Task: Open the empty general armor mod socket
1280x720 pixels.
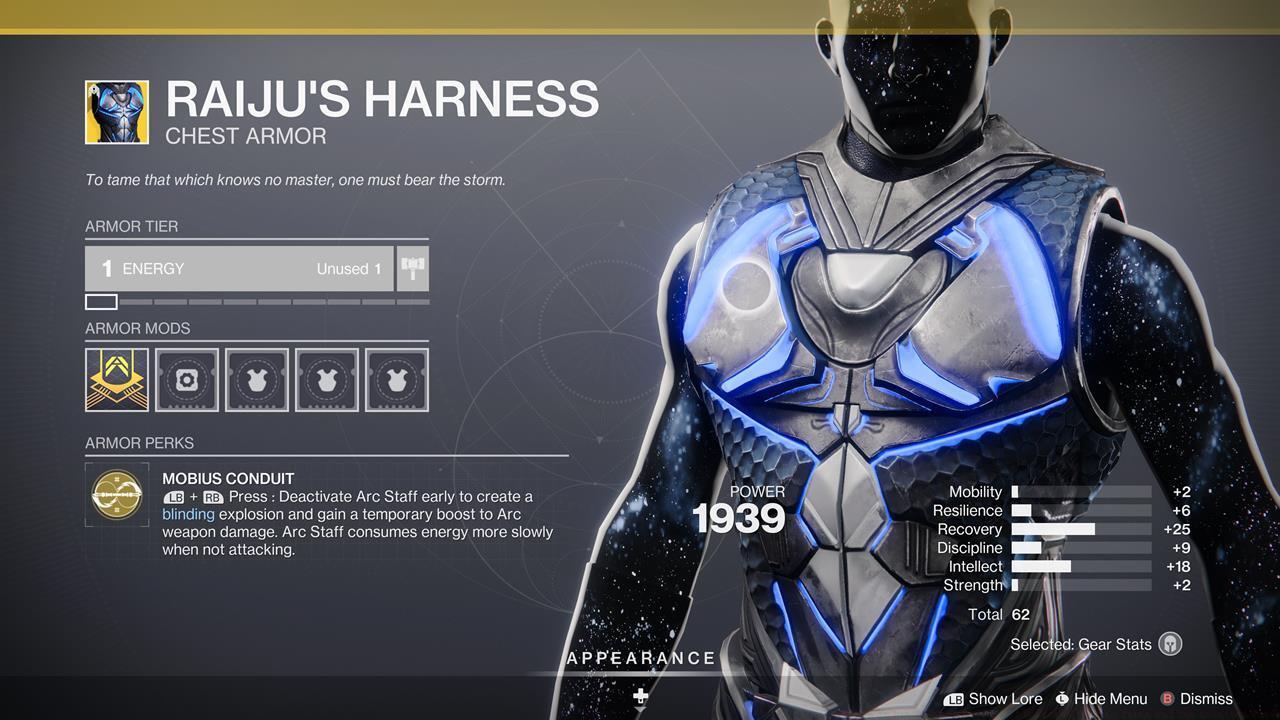Action: coord(187,380)
